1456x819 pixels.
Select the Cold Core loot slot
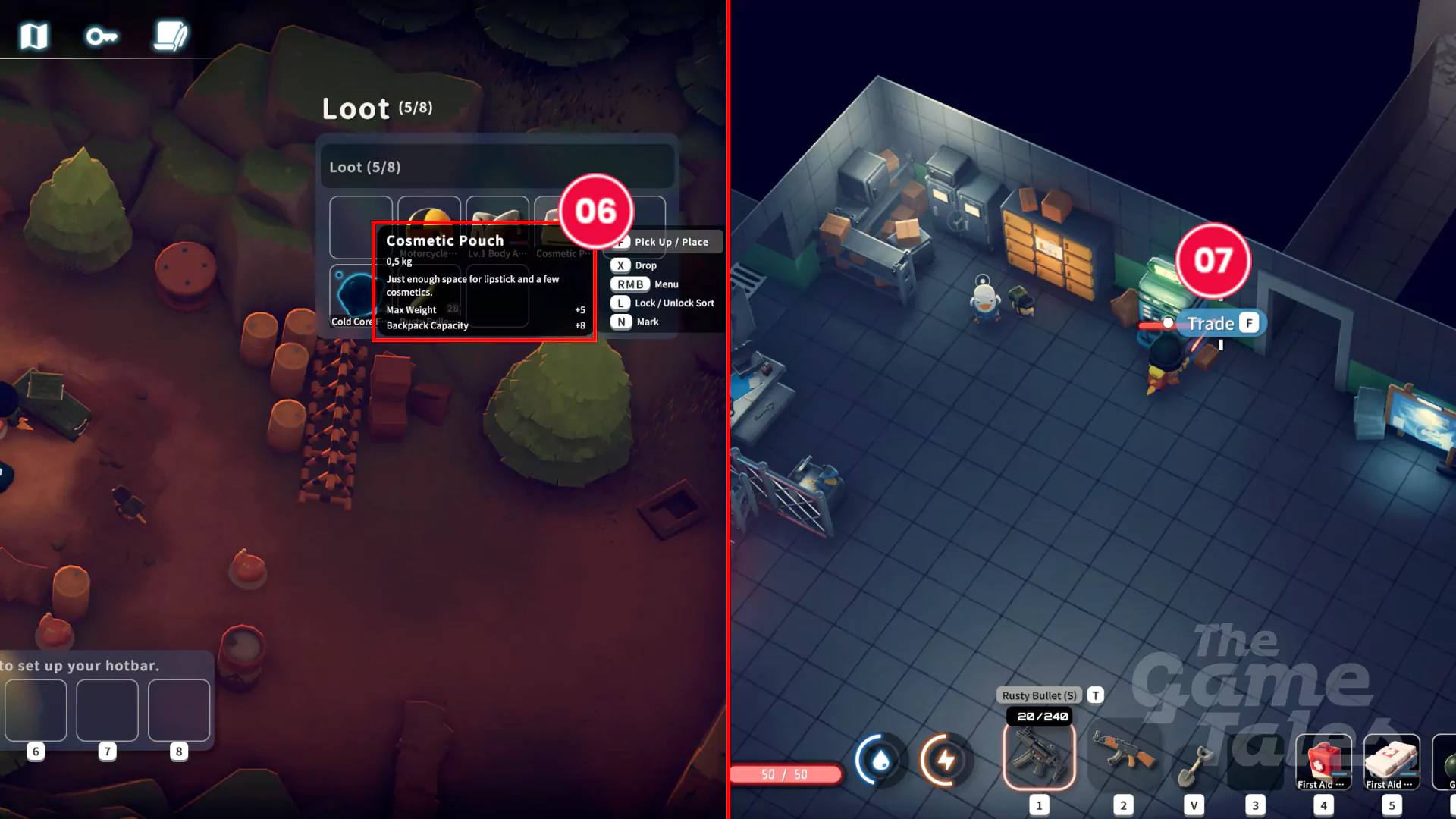click(353, 296)
